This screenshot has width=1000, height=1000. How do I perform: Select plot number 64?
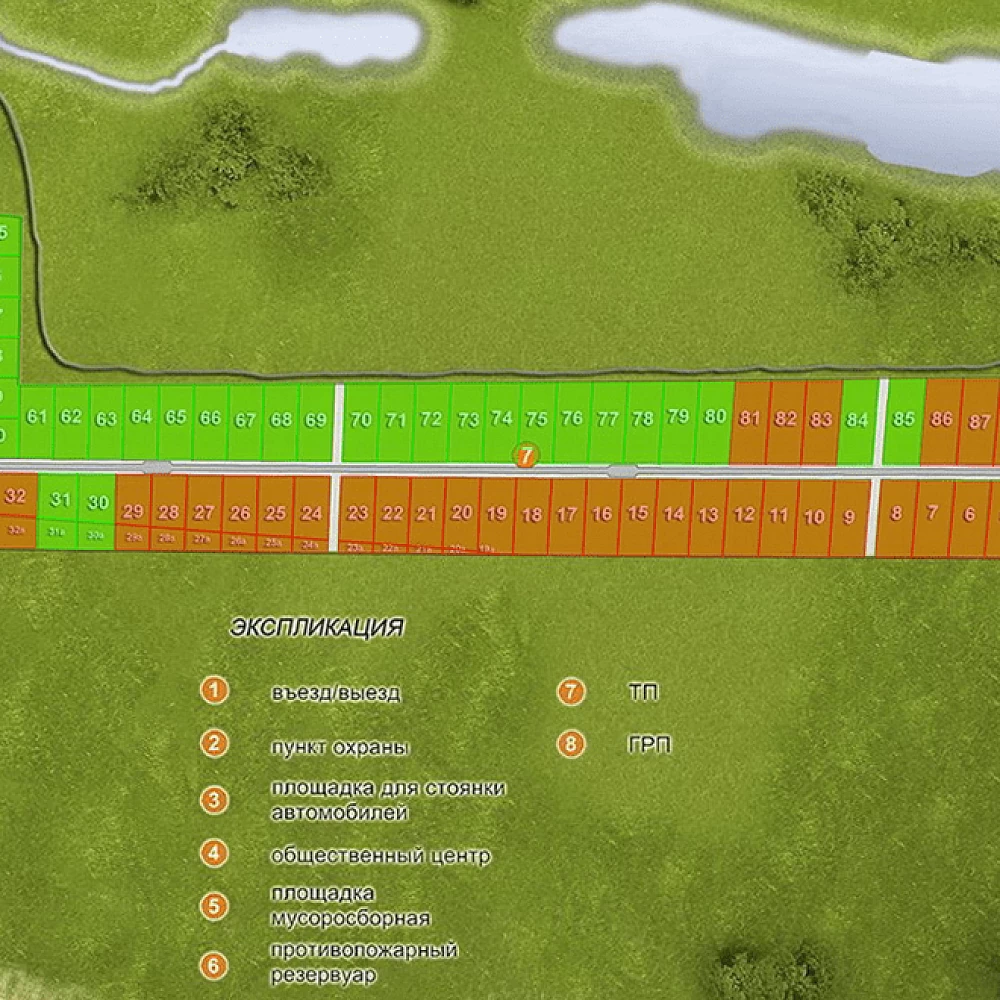point(141,418)
